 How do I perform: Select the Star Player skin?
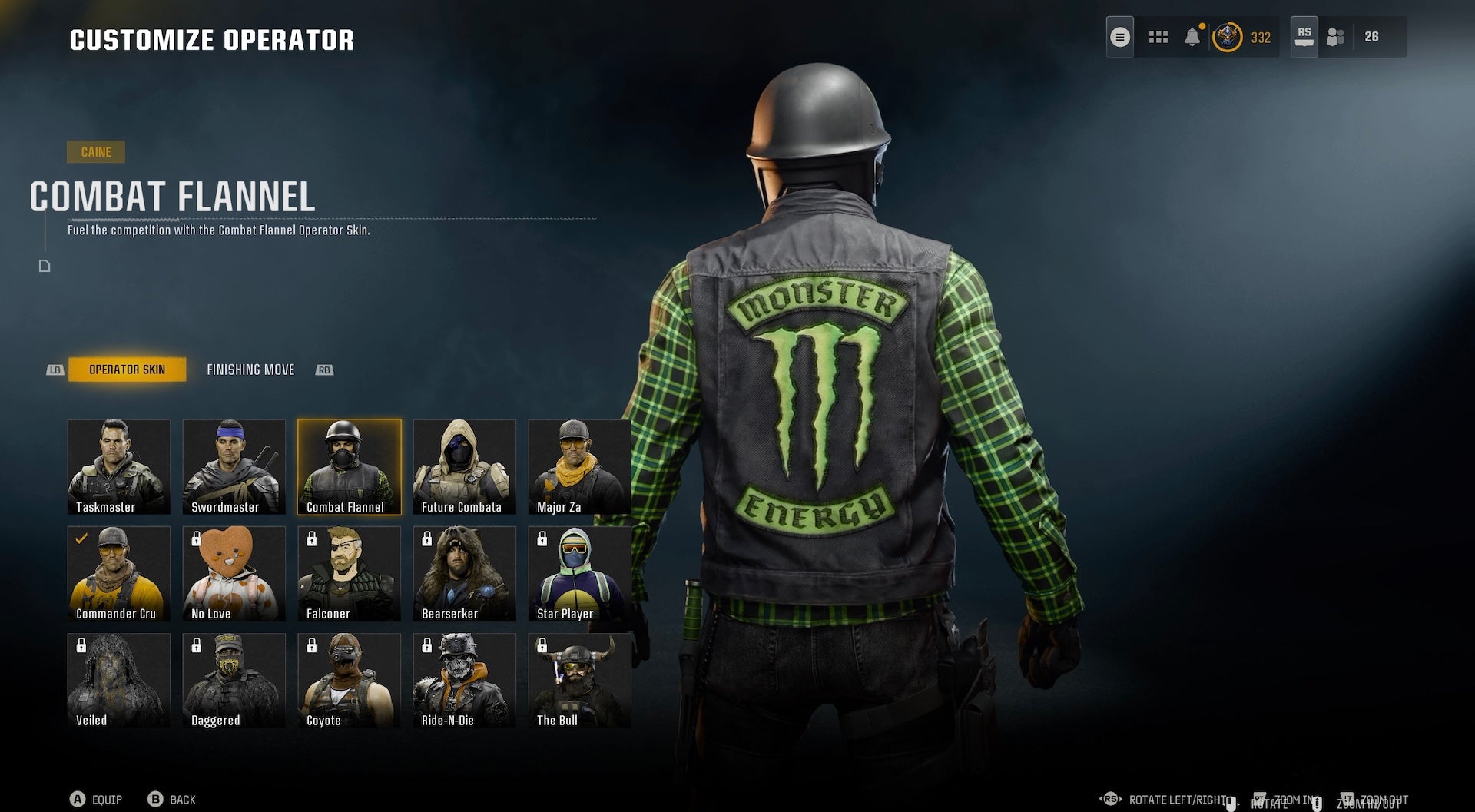(x=579, y=573)
